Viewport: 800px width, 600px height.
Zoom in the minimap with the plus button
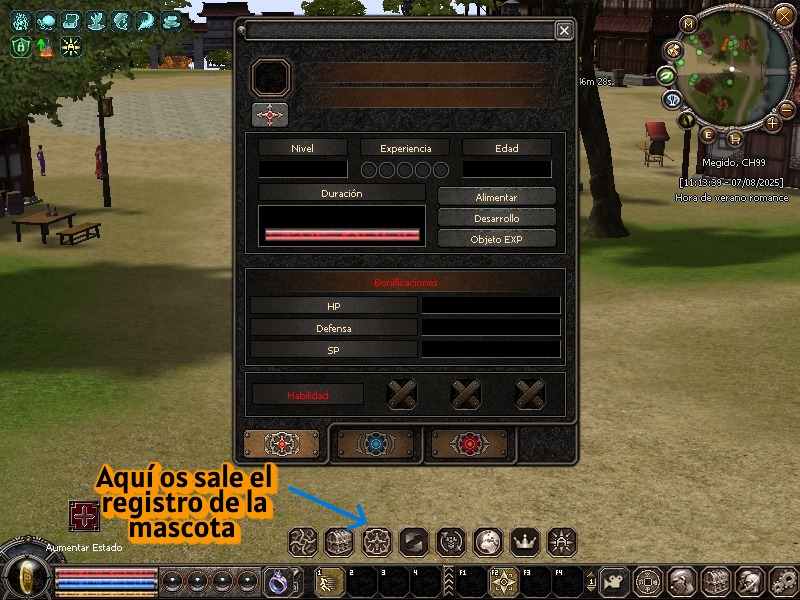772,123
